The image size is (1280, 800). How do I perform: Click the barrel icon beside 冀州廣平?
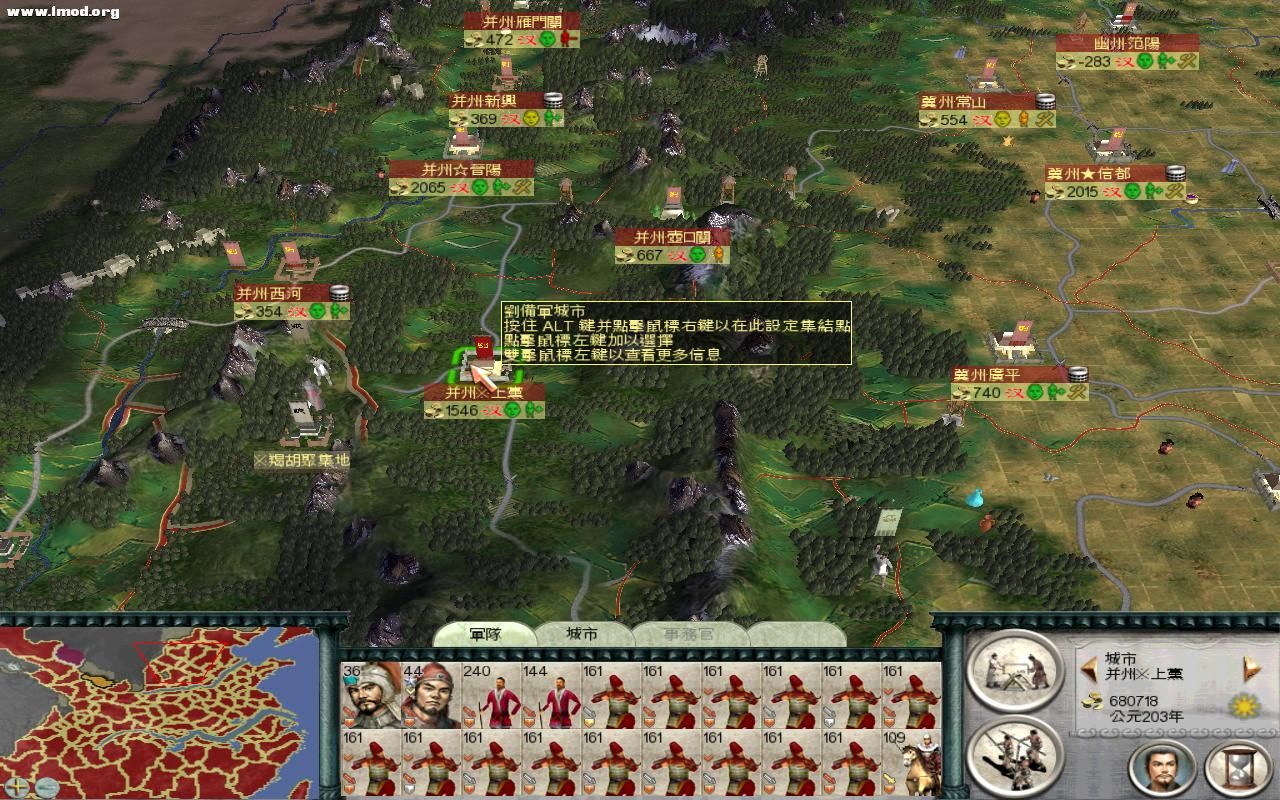coord(1077,376)
